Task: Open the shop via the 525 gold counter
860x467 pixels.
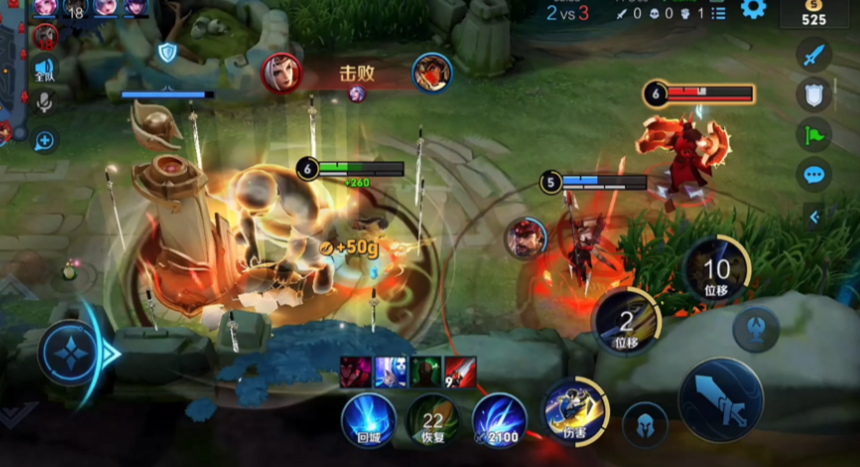Action: pyautogui.click(x=813, y=13)
